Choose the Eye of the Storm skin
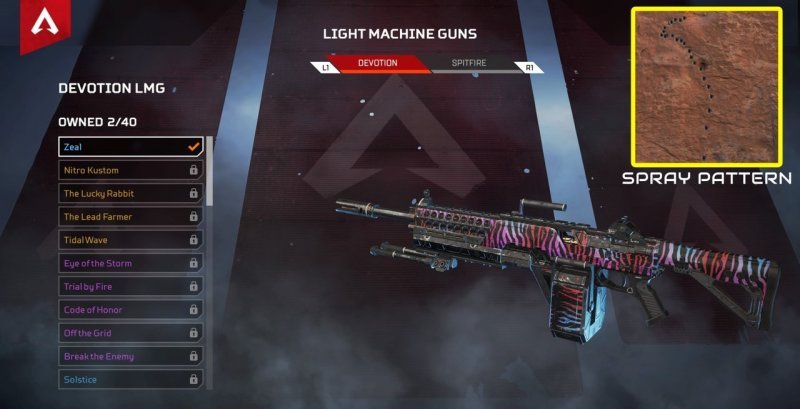The height and width of the screenshot is (409, 800). coord(130,263)
